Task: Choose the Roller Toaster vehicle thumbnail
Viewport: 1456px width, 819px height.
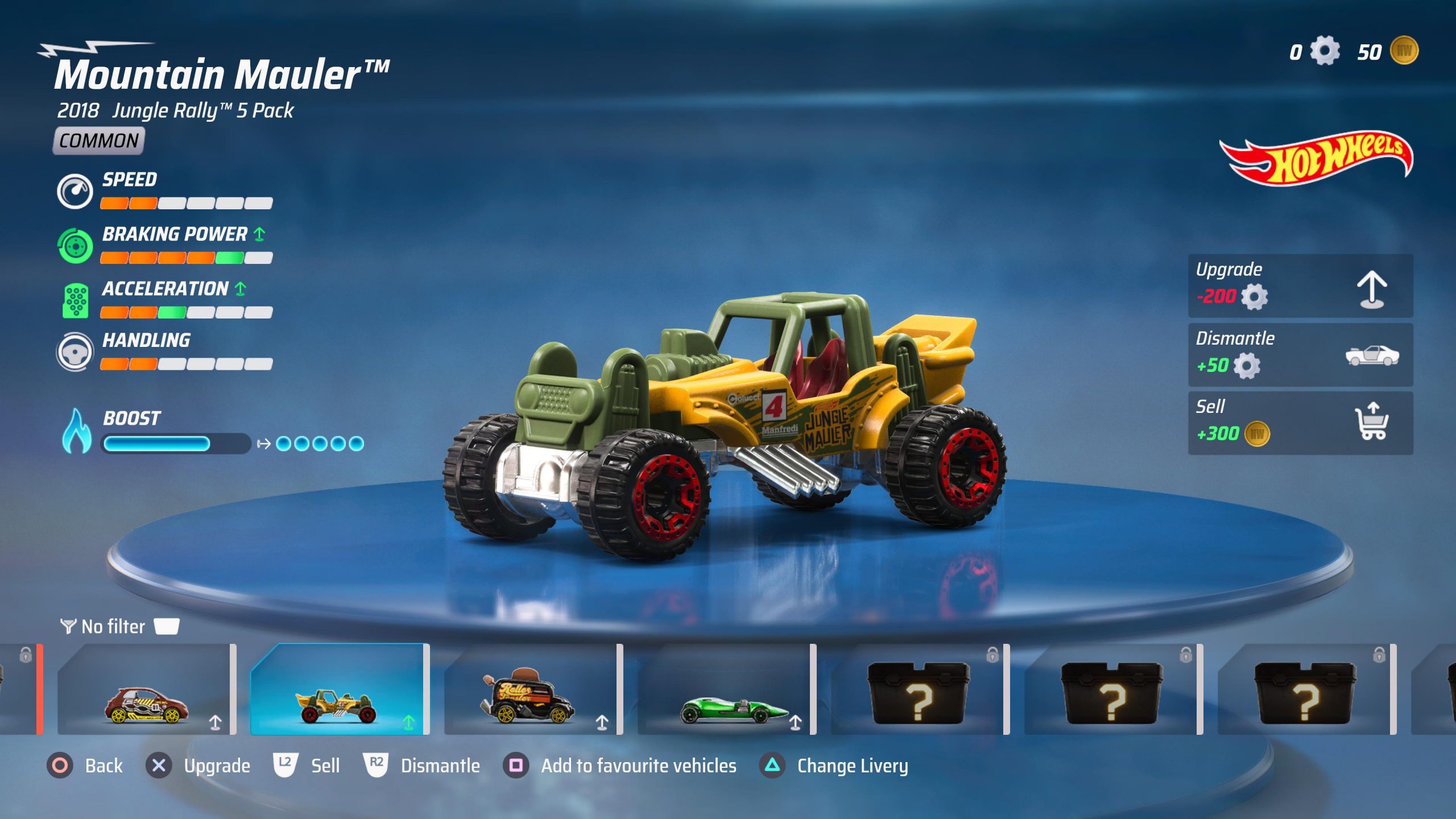Action: (x=532, y=689)
